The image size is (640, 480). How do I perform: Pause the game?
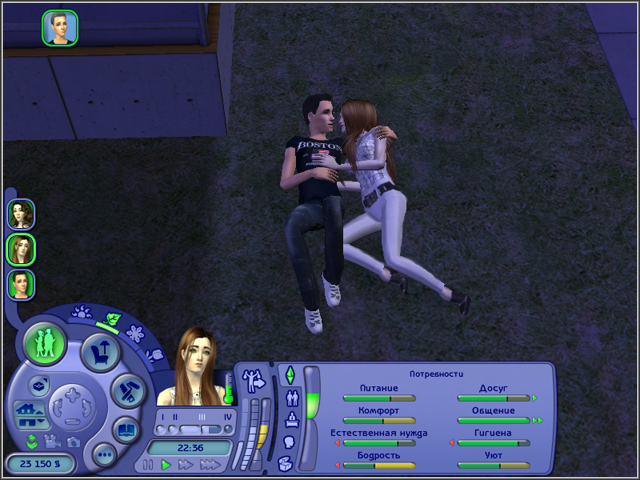point(149,465)
